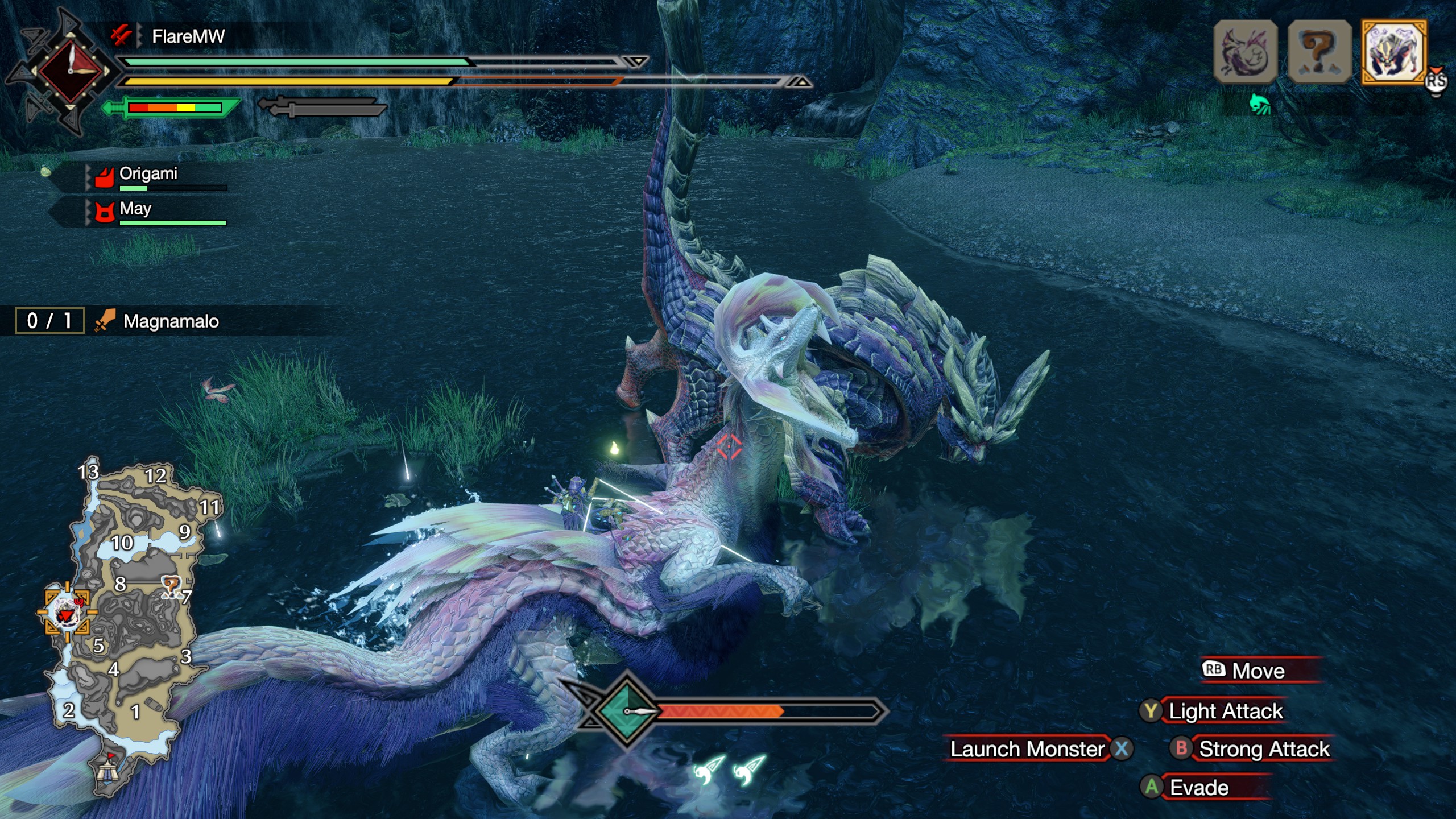This screenshot has height=819, width=1456.
Task: Click the question-mark monster marker on minimap
Action: (x=171, y=586)
